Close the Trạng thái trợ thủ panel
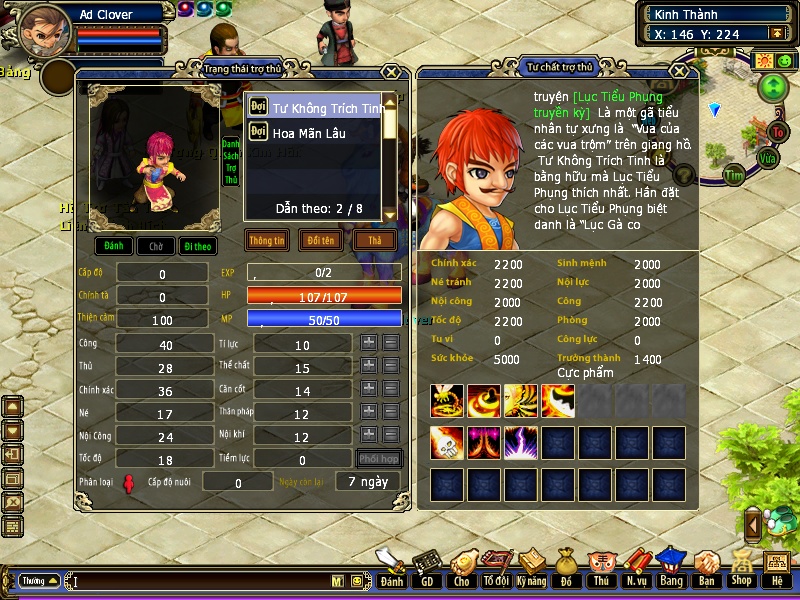This screenshot has width=800, height=600. coord(391,71)
